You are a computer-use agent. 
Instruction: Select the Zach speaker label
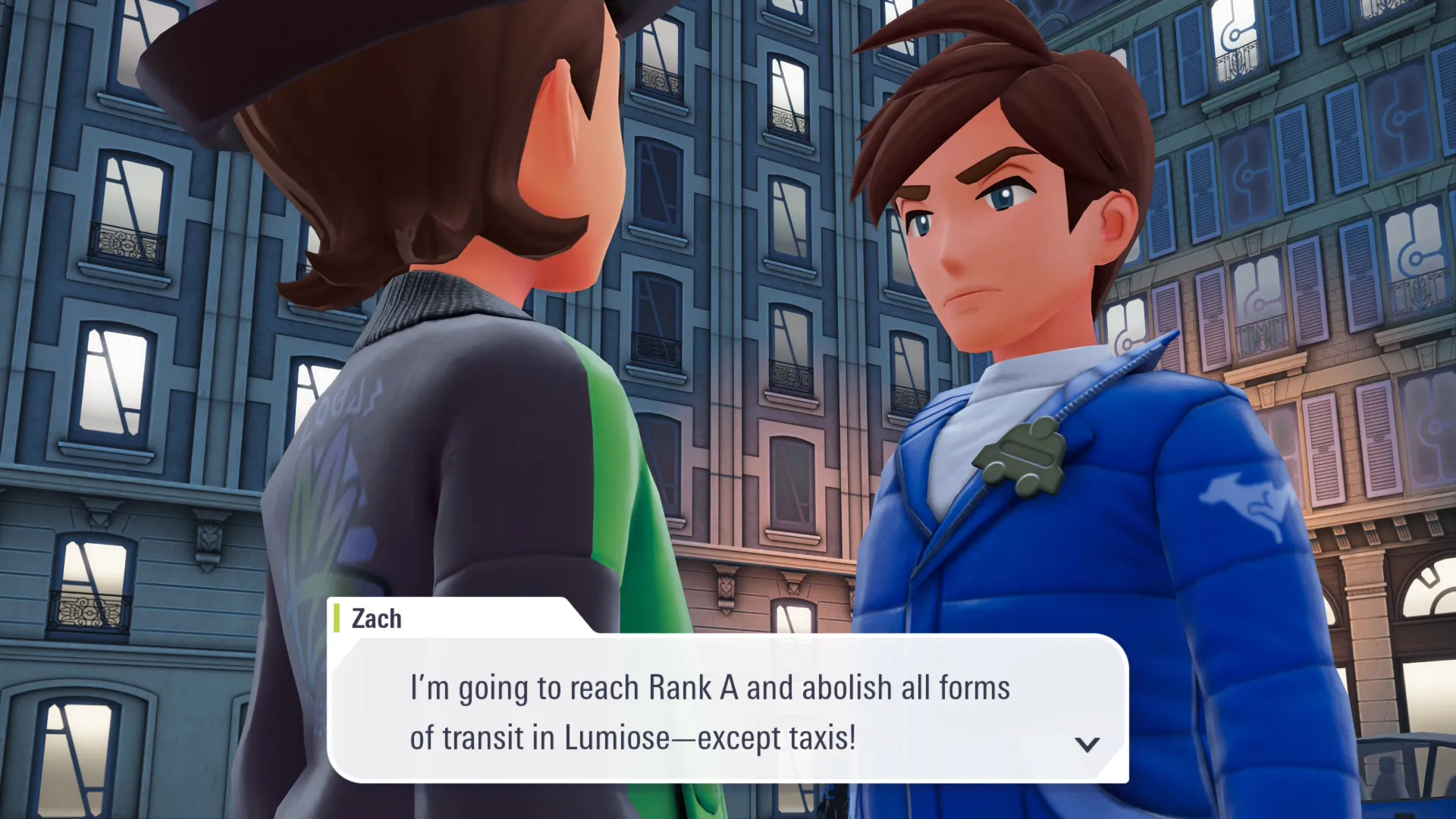pos(375,619)
